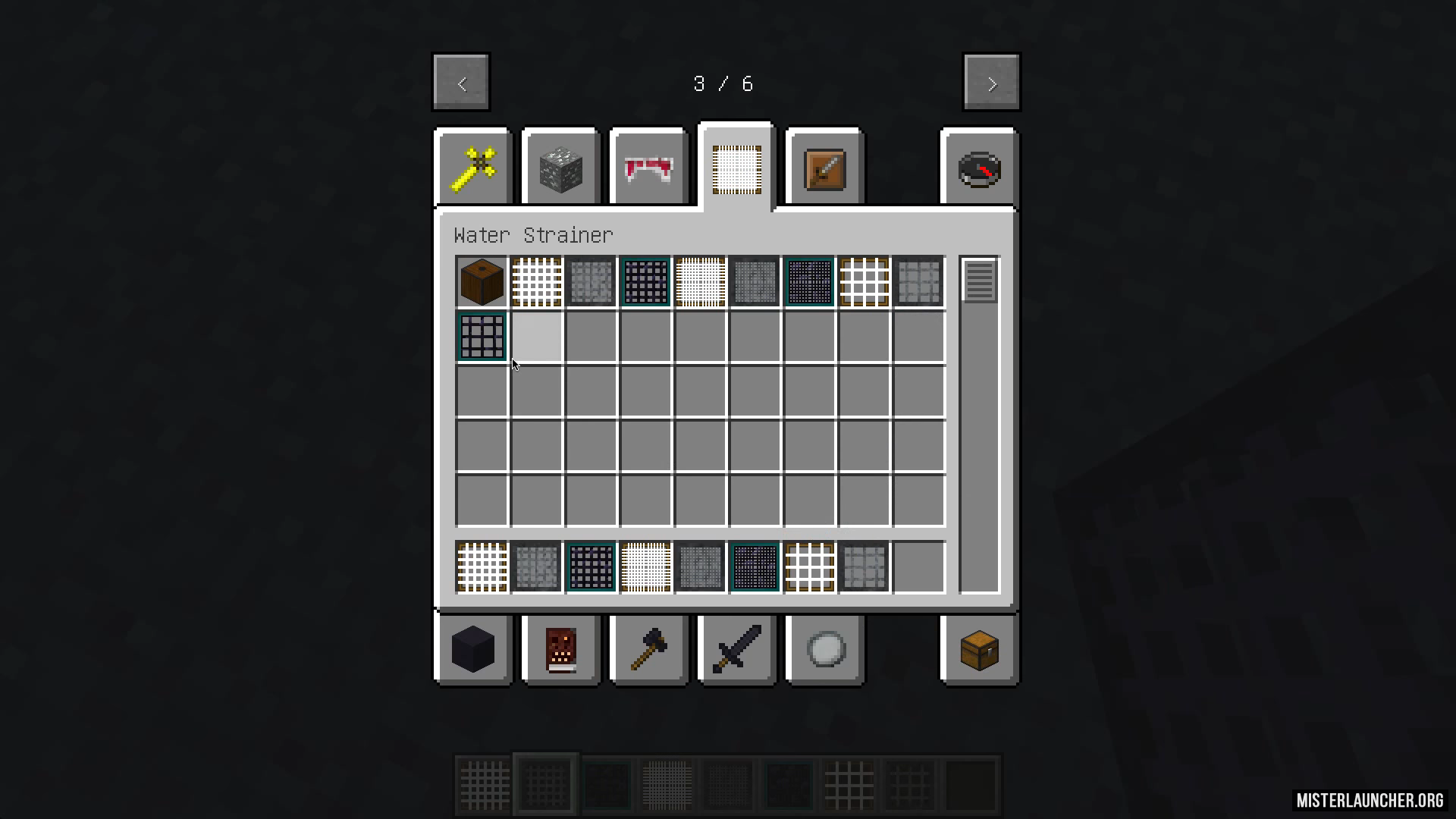The height and width of the screenshot is (819, 1456).
Task: Open the chest tab on the bottom right
Action: point(979,650)
